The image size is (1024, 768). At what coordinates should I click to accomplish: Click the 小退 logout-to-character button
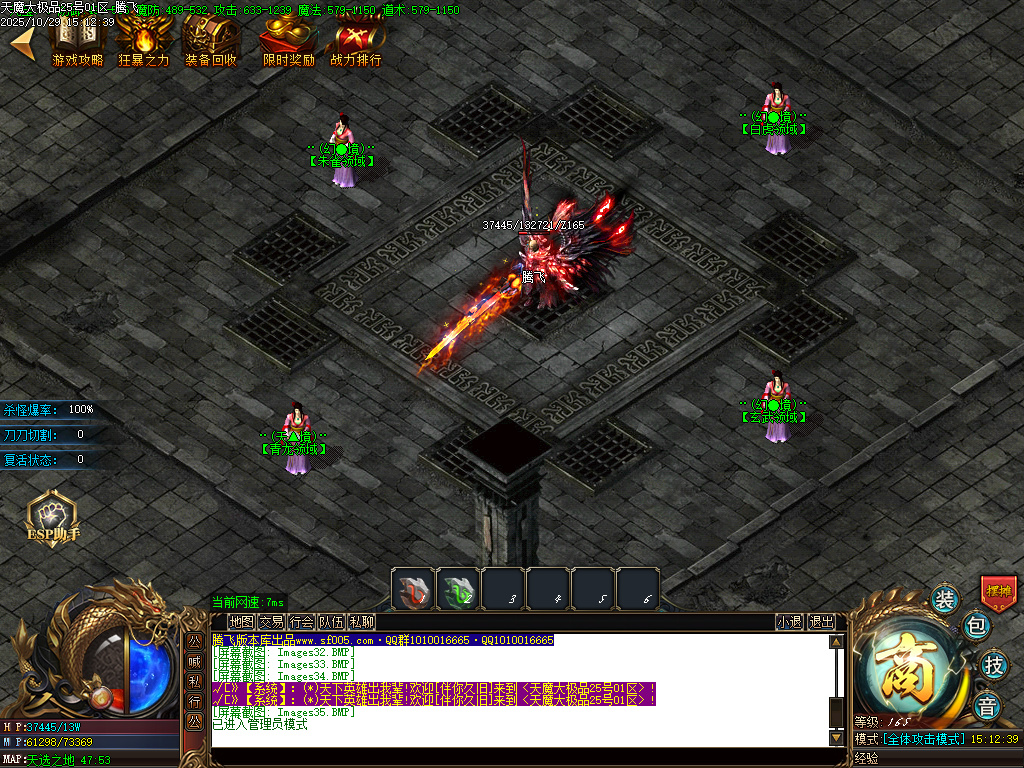789,622
